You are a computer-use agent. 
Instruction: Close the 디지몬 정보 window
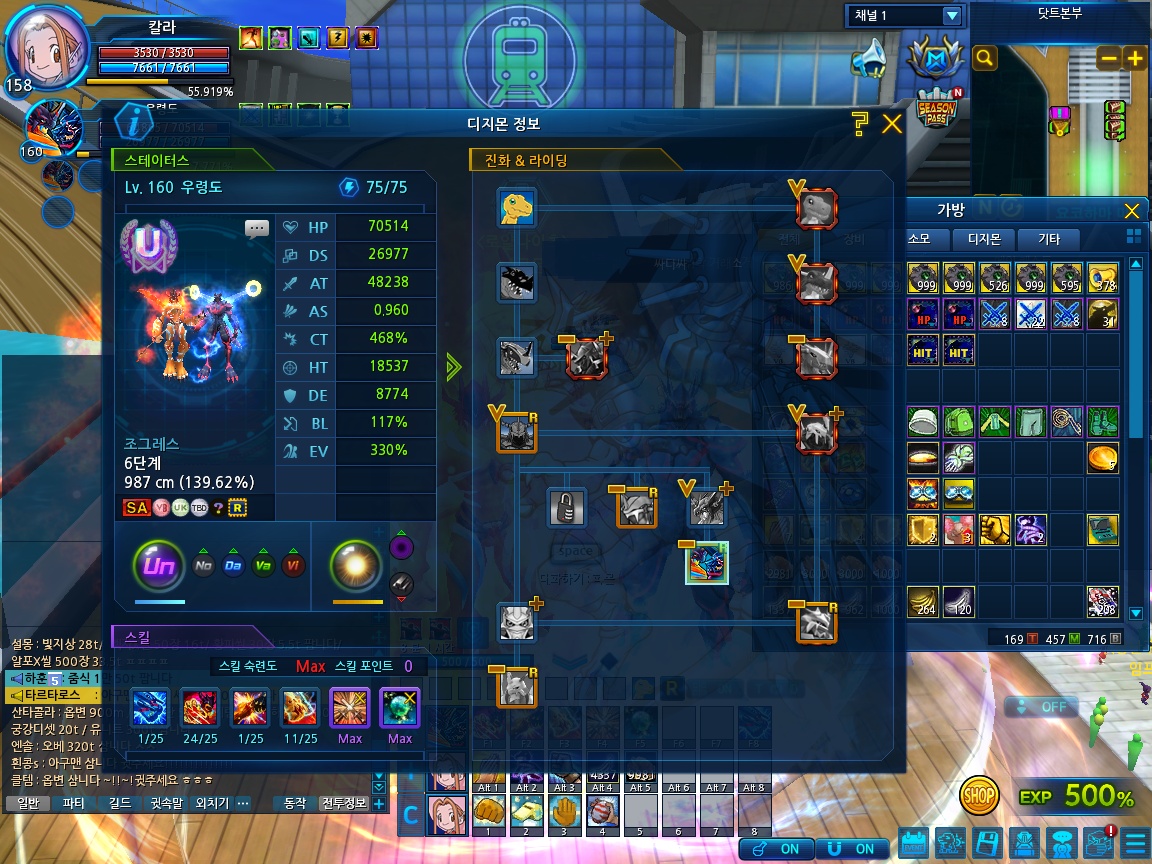(891, 124)
